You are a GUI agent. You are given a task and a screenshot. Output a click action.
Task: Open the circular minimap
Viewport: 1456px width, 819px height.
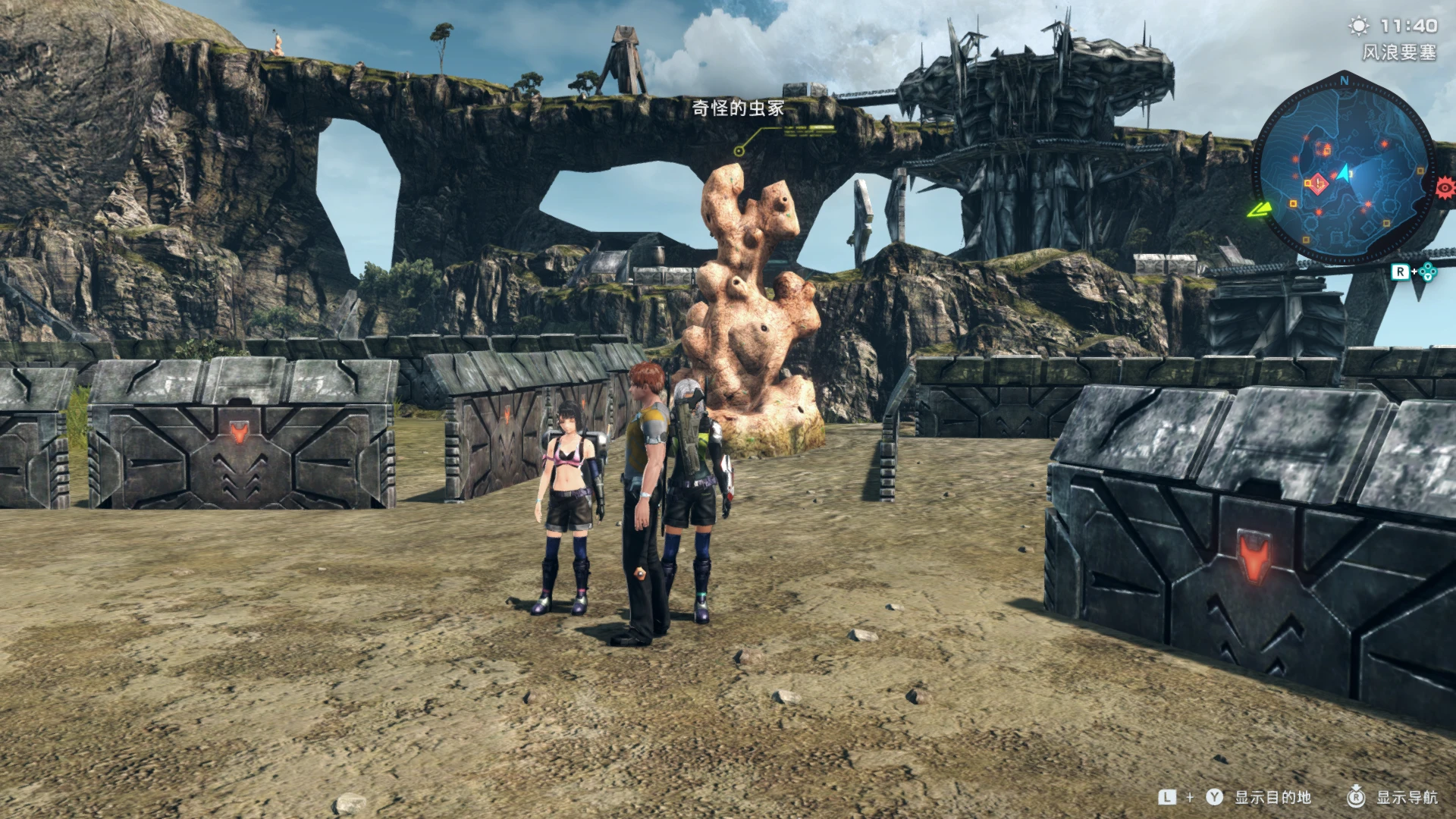point(1343,172)
